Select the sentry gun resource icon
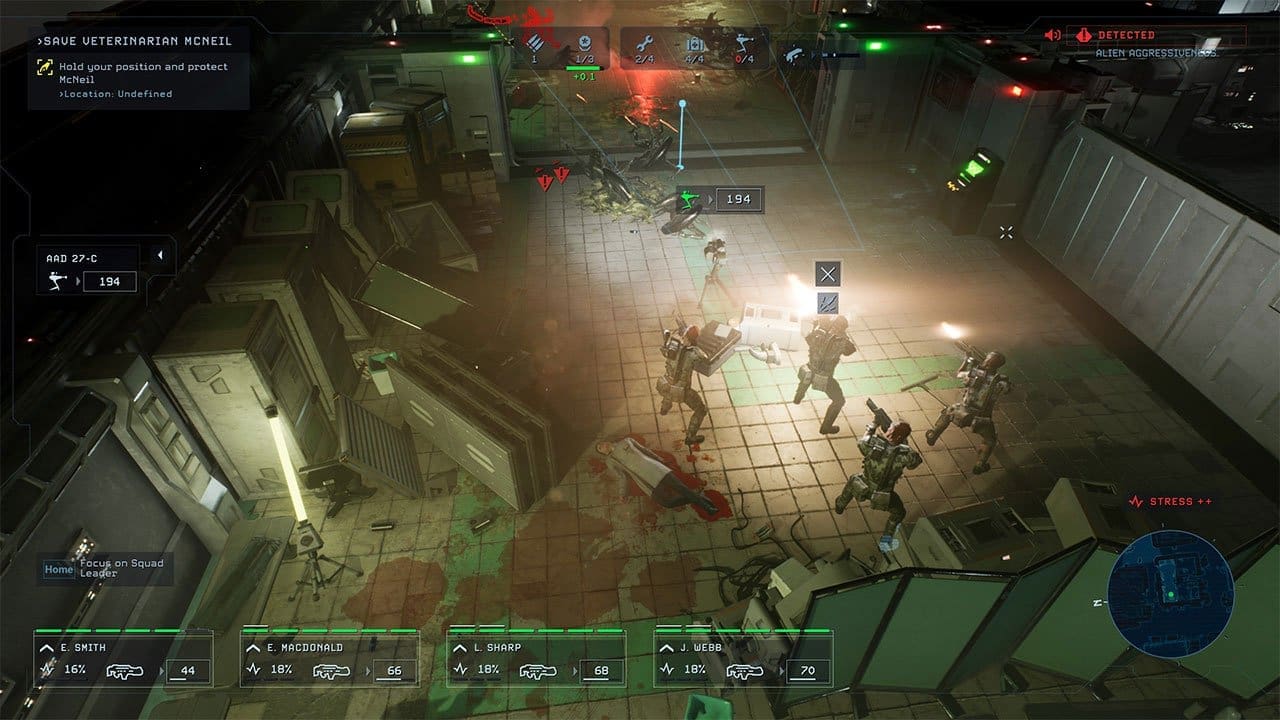This screenshot has width=1280, height=720. (743, 45)
